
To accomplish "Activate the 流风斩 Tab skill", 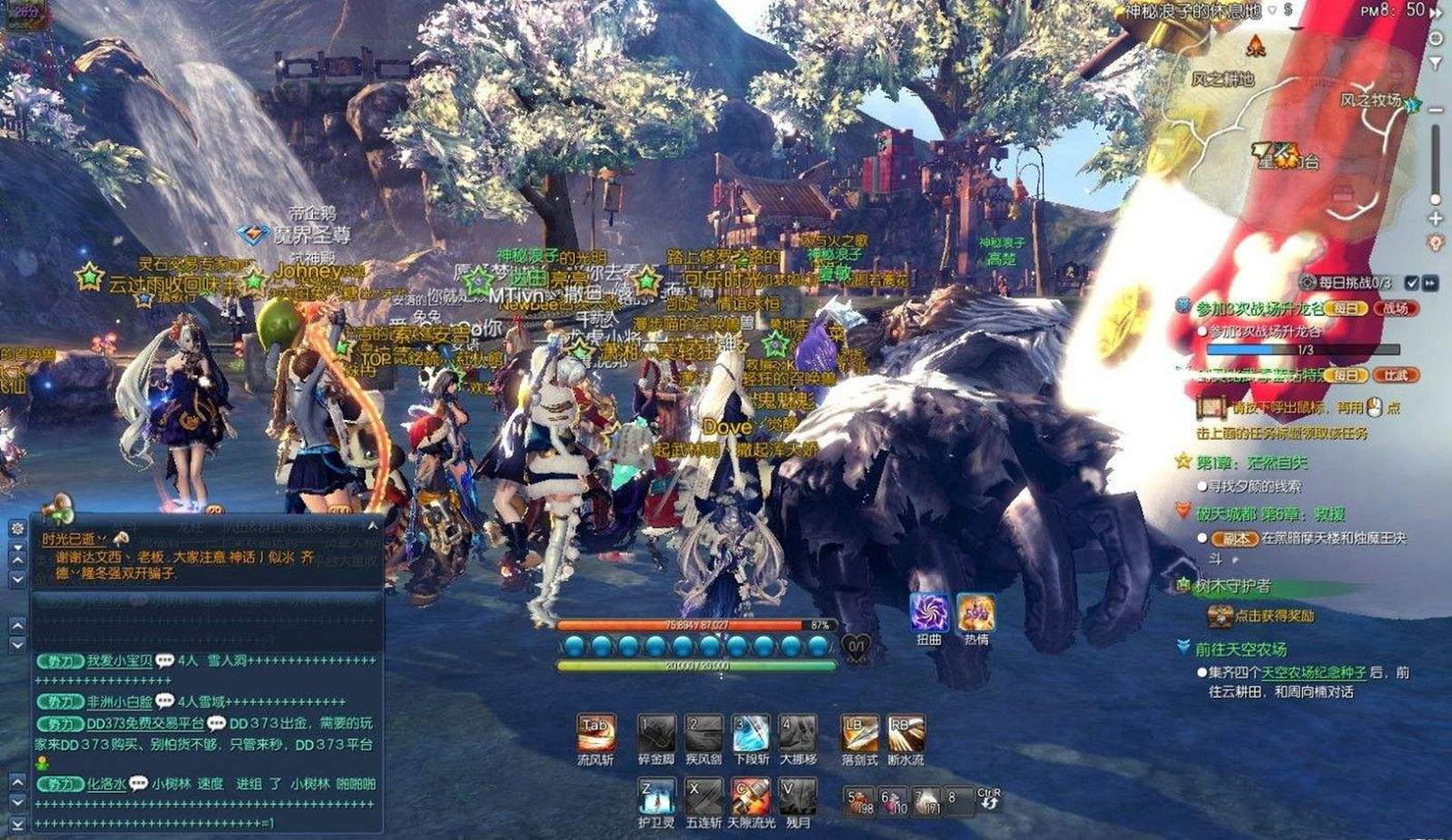I will pos(595,733).
